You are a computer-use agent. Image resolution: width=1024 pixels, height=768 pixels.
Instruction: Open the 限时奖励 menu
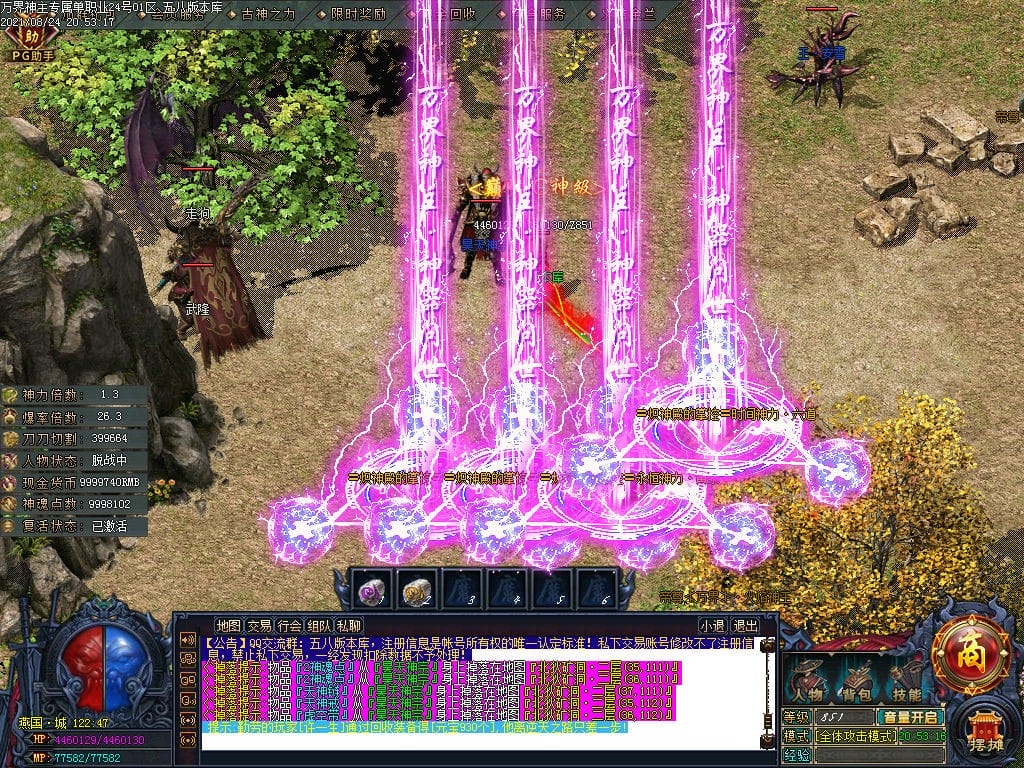coord(356,15)
